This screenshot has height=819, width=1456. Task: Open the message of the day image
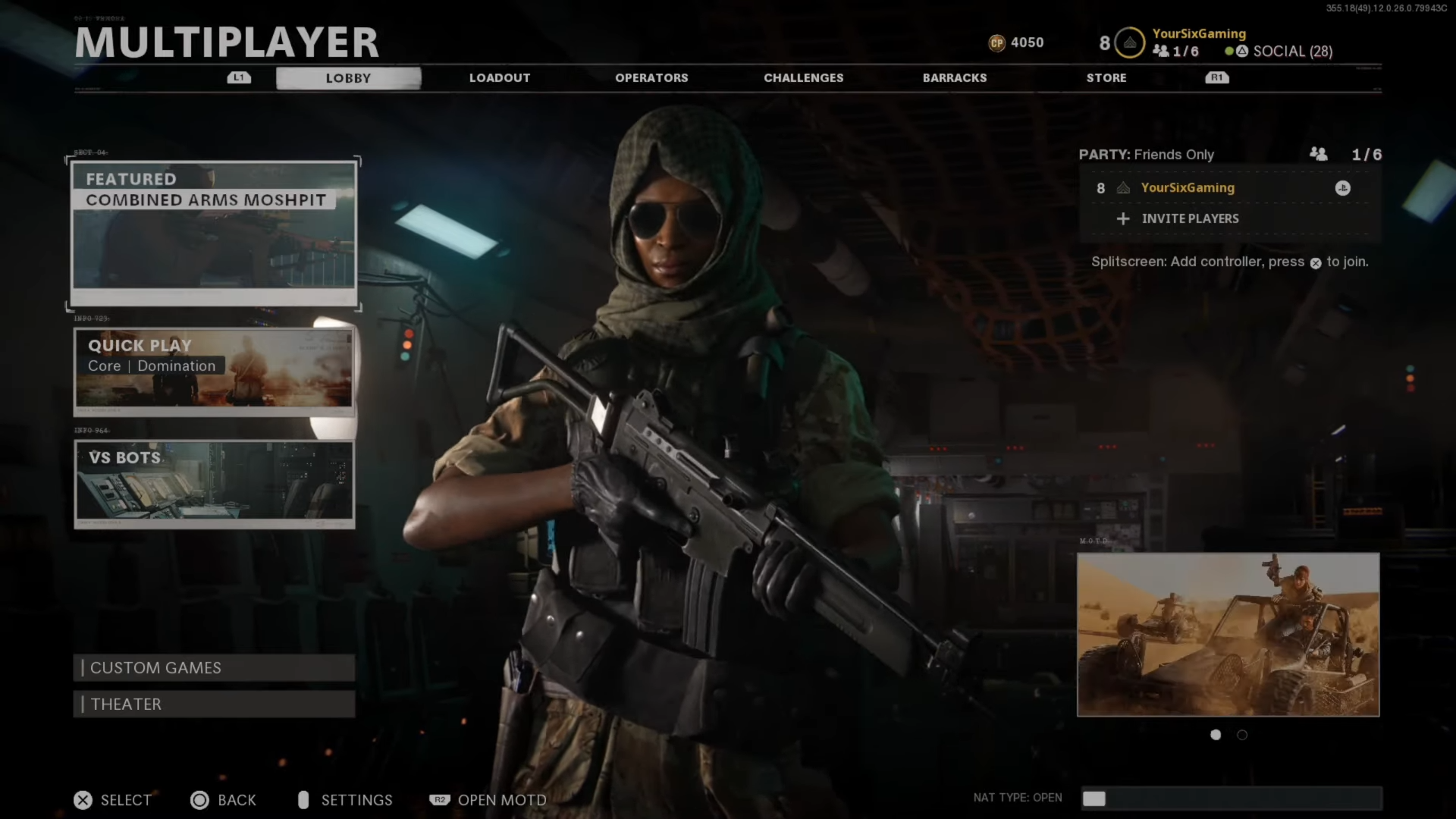1228,635
